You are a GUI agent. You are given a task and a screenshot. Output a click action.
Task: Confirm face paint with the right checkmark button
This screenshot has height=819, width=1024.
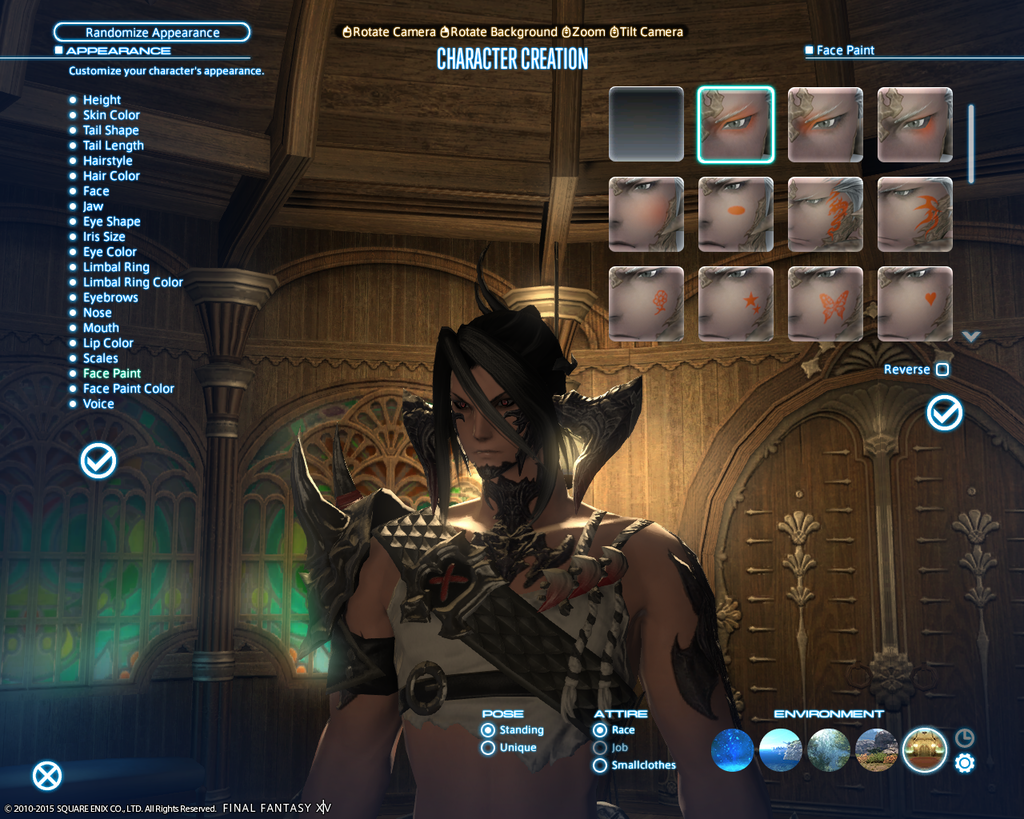(944, 413)
